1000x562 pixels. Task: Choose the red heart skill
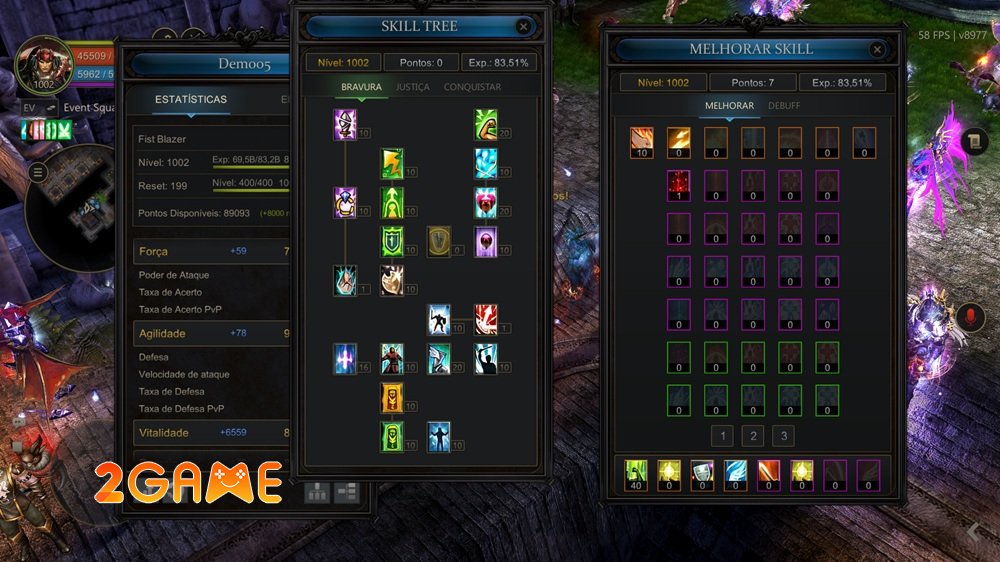(x=486, y=202)
